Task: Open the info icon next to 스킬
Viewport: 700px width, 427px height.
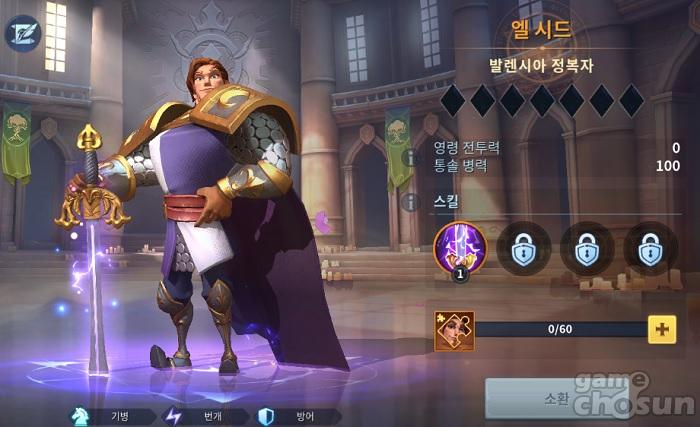Action: 408,202
